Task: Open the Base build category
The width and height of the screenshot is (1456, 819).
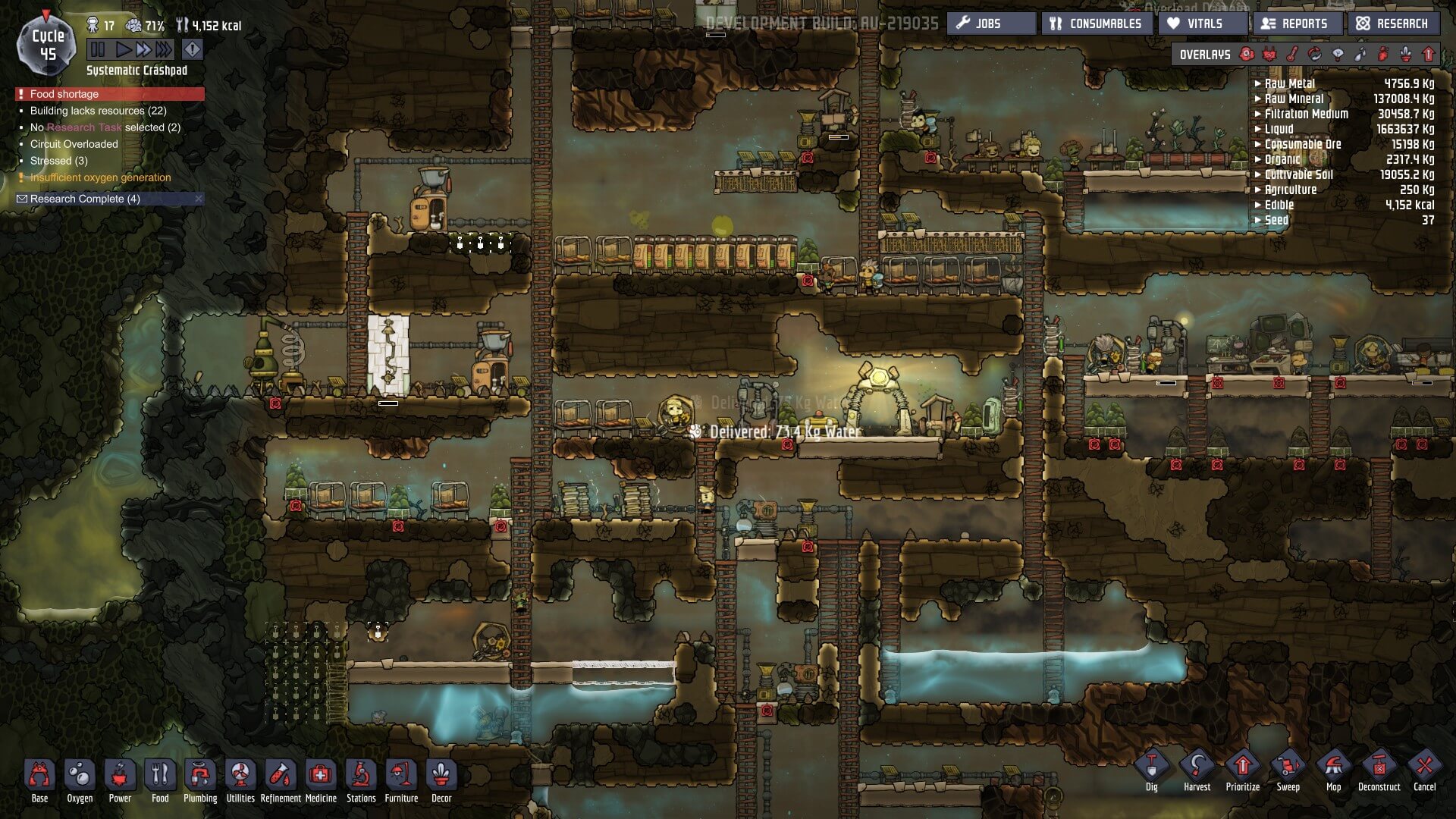Action: [39, 779]
